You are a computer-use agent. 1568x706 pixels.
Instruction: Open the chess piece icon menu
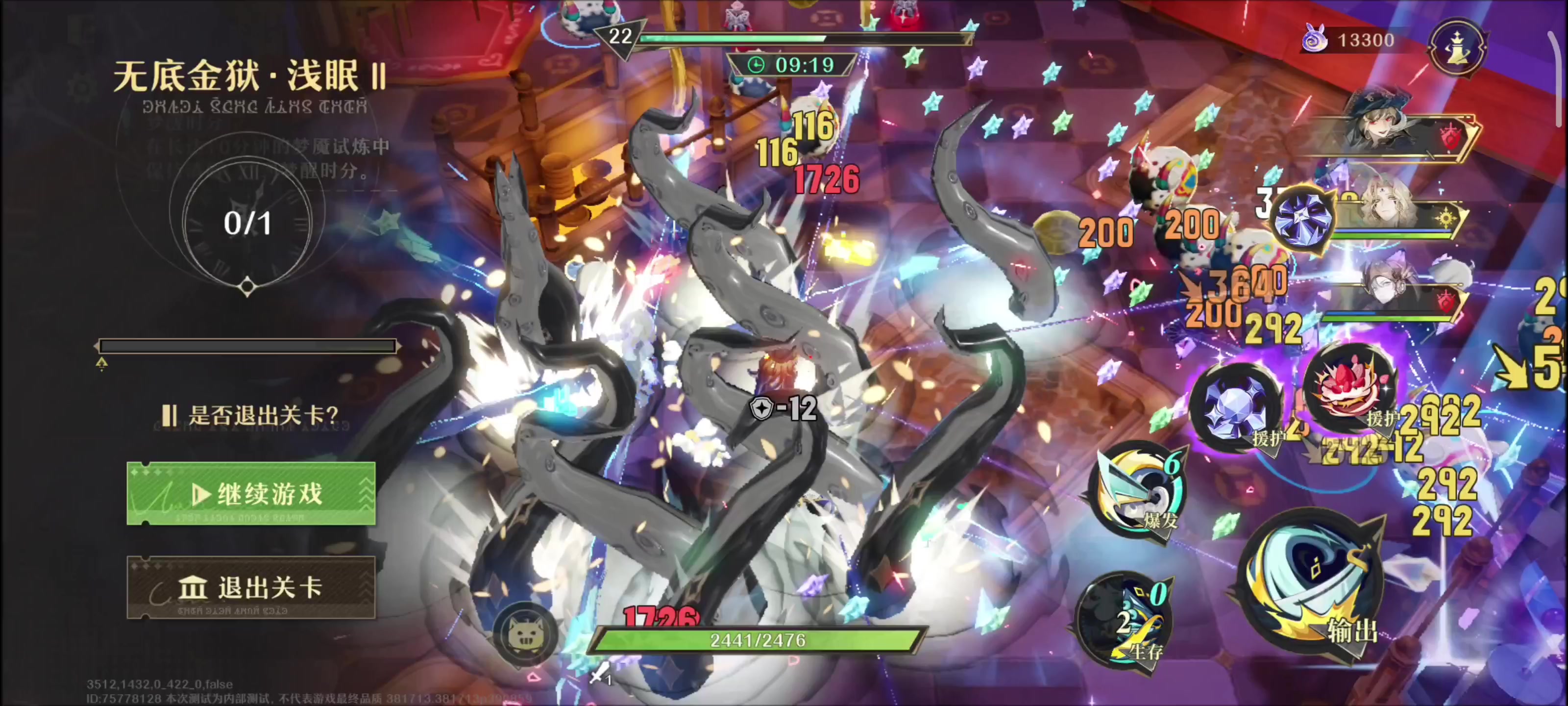(1457, 47)
